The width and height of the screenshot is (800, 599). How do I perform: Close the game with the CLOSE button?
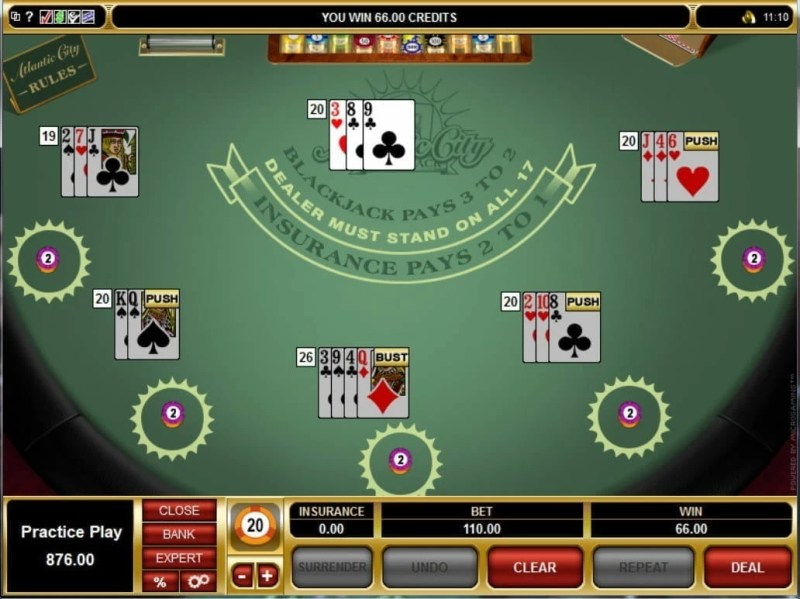pyautogui.click(x=179, y=510)
